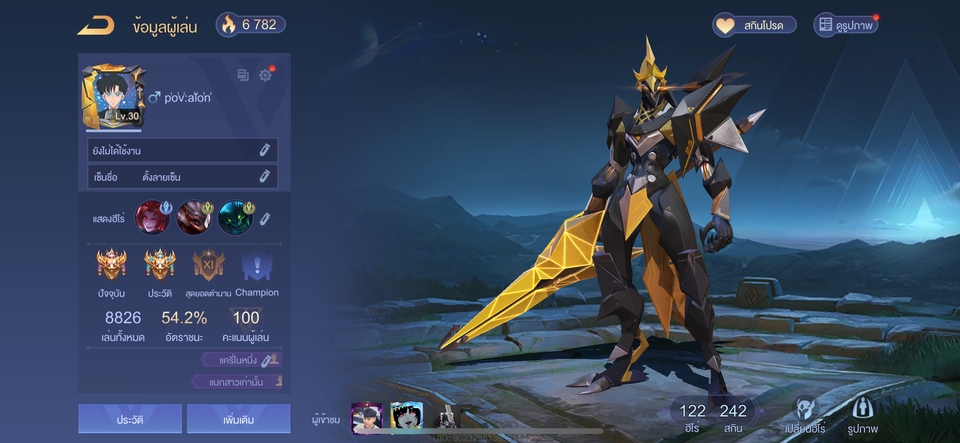Screen dimensions: 960x443
Task: View the ปัจจุบัน current rank badge
Action: tap(112, 266)
